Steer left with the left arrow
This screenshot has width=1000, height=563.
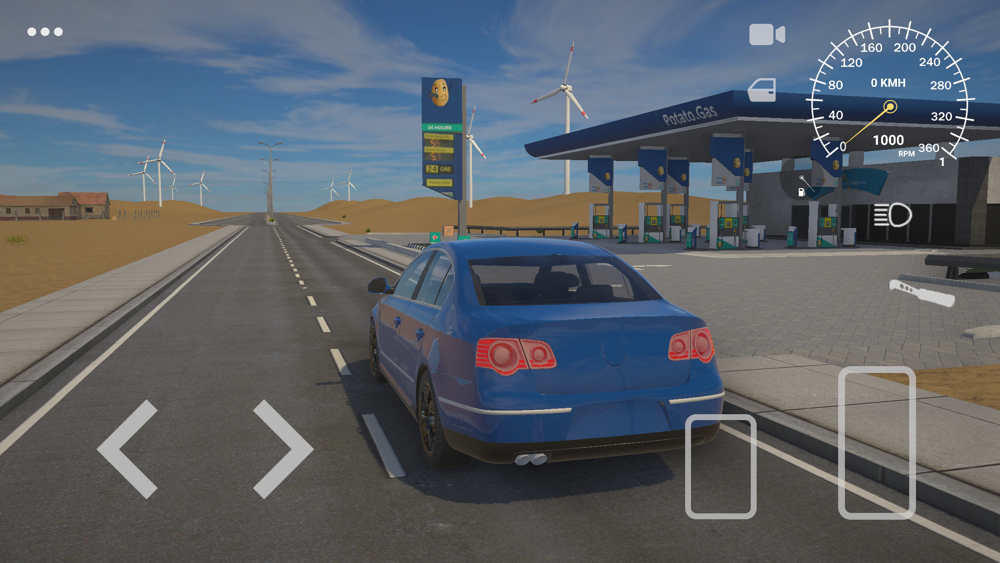click(128, 449)
